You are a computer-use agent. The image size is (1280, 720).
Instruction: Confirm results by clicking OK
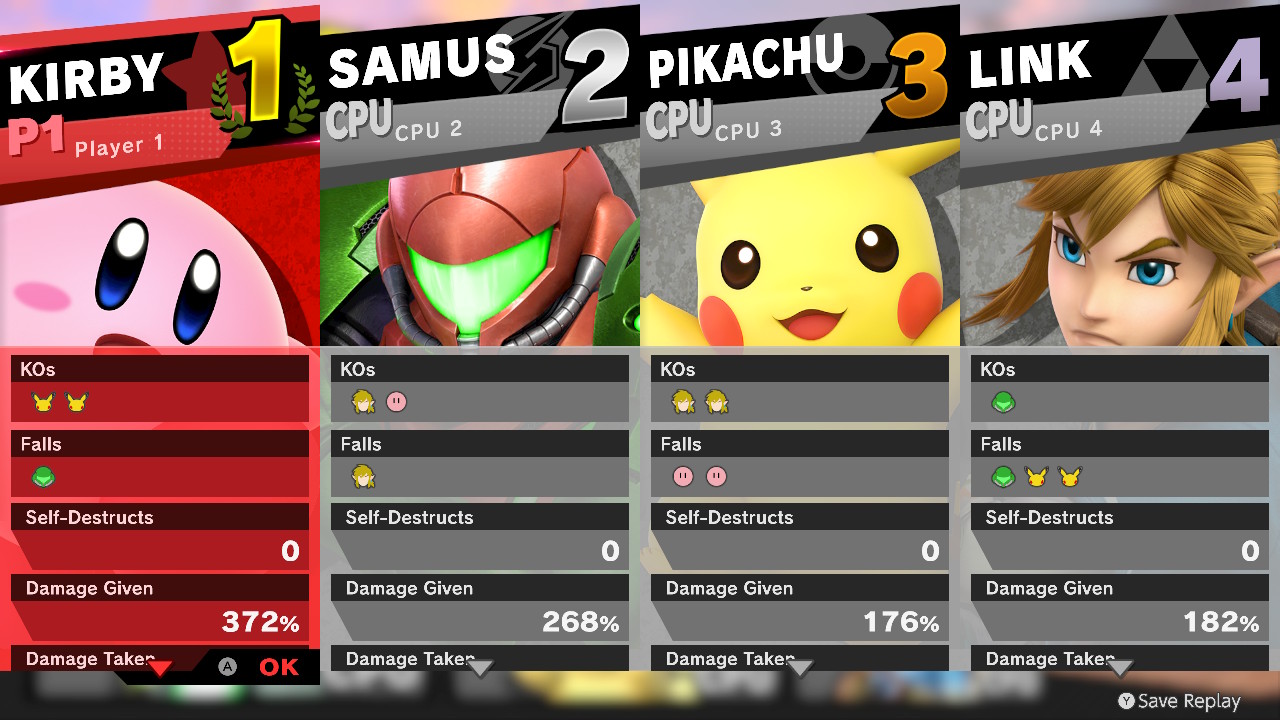(278, 665)
